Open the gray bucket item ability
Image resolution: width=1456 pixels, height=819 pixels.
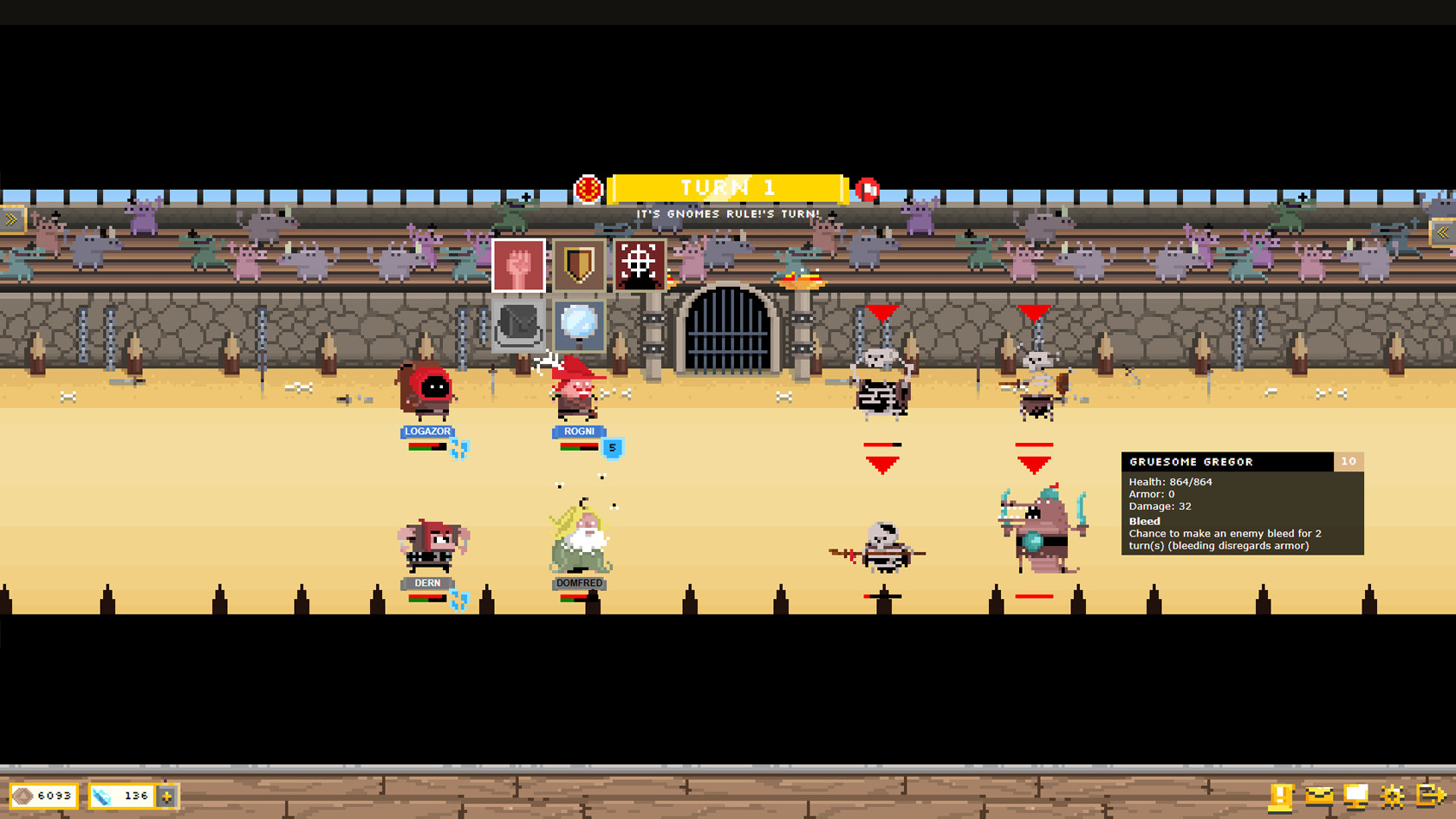[517, 327]
